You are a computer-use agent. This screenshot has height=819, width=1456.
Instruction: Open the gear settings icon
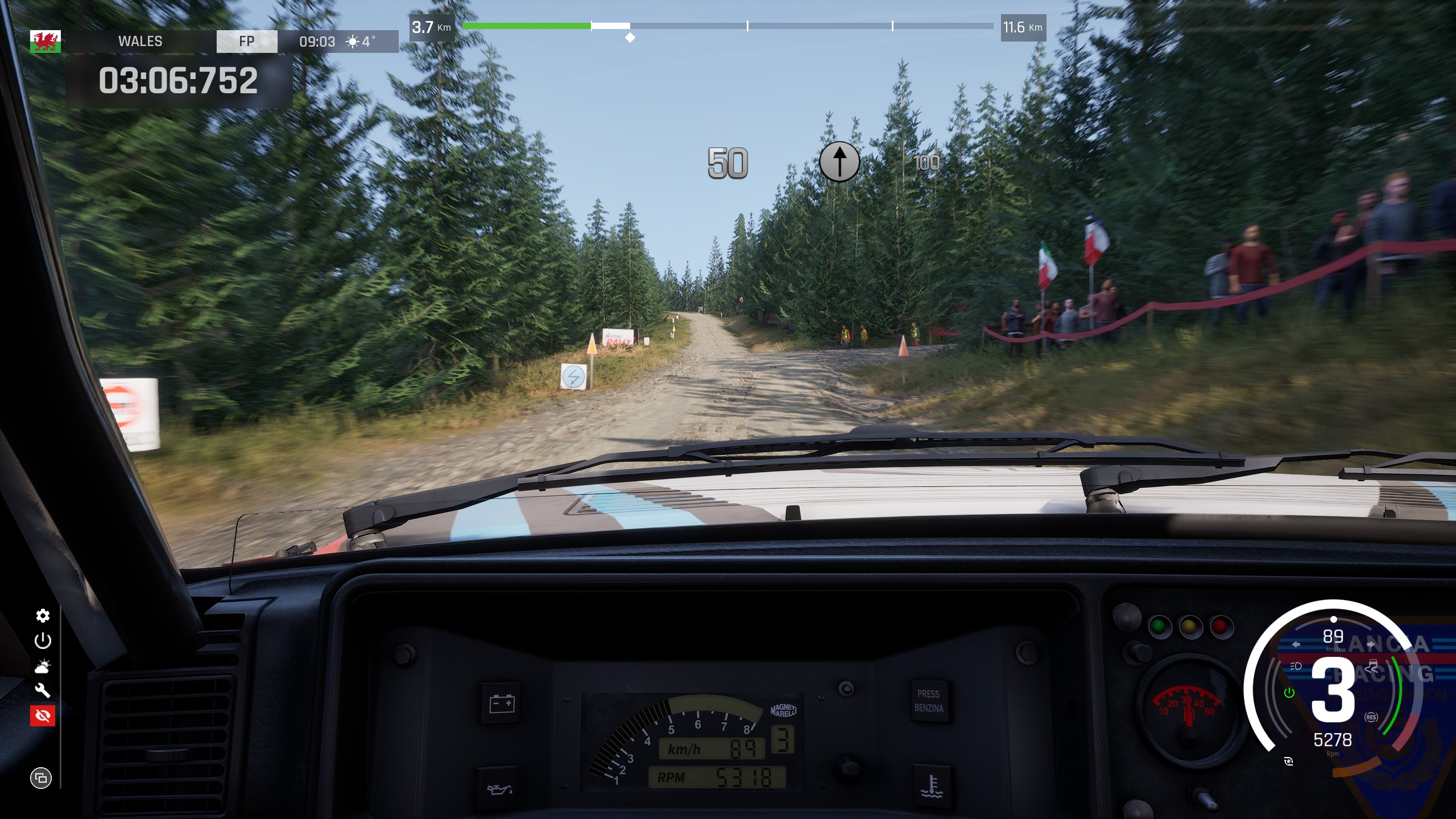(43, 615)
